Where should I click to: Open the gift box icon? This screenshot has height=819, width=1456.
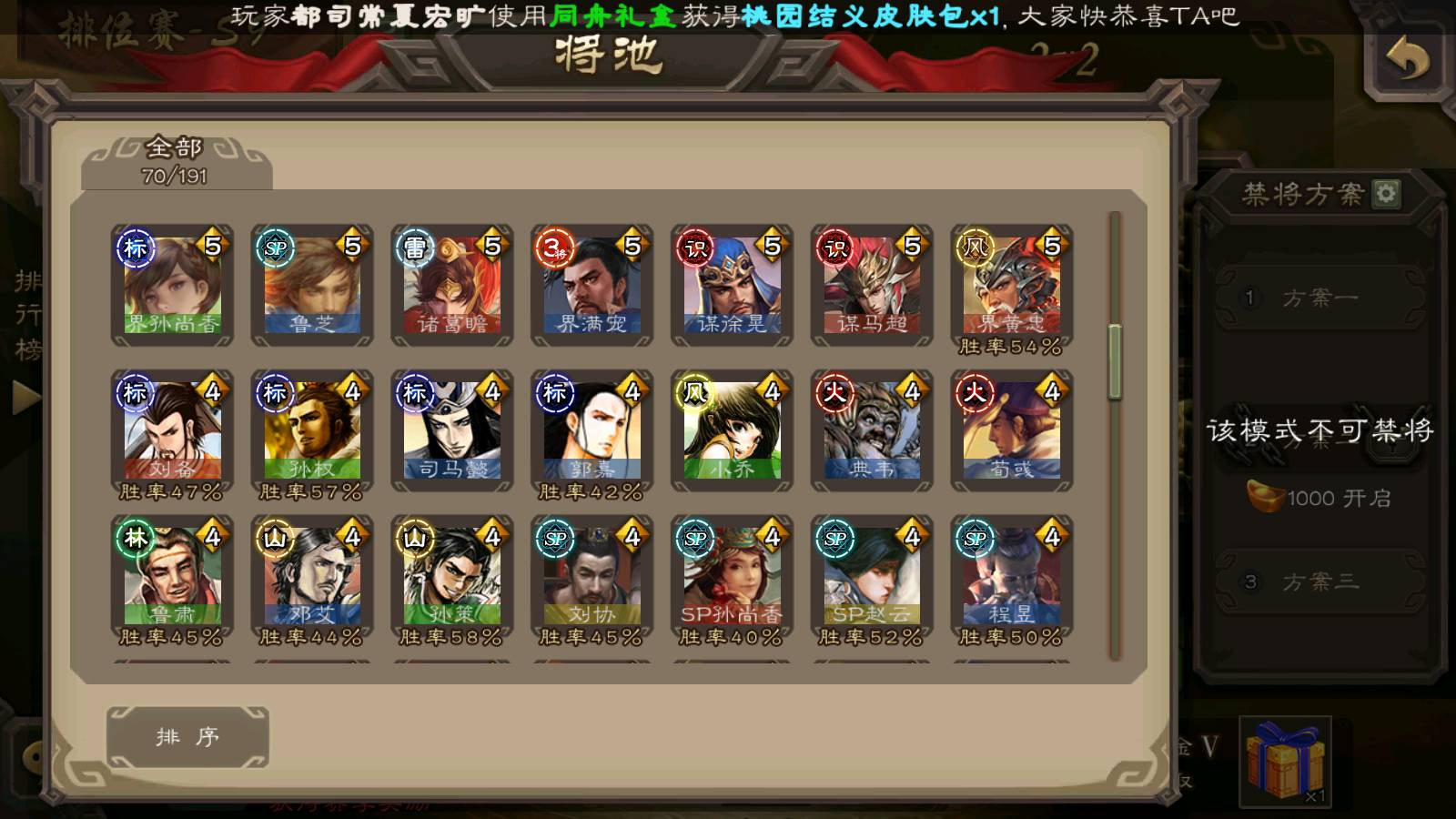[x=1285, y=761]
